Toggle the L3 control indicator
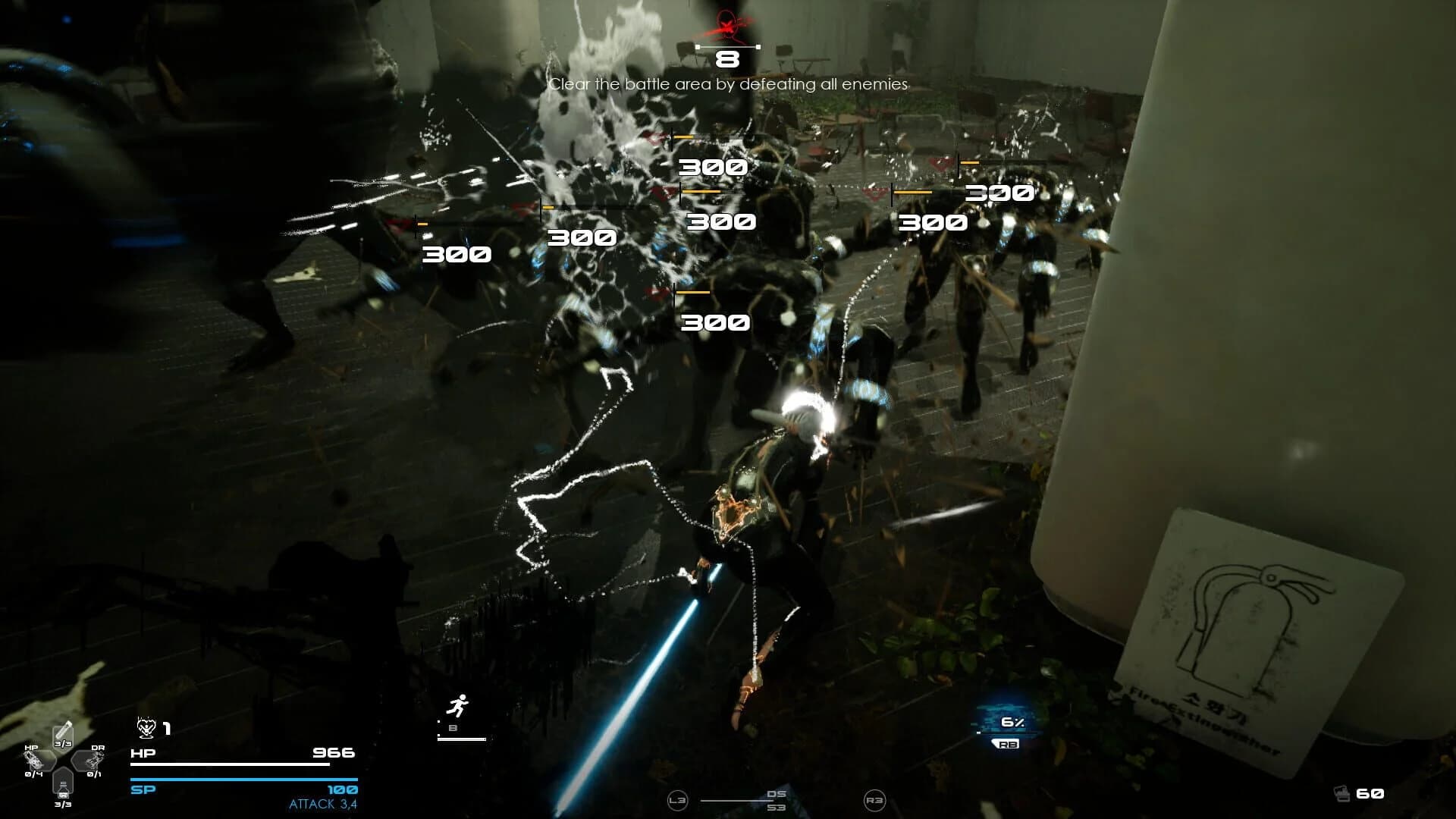This screenshot has height=819, width=1456. tap(678, 801)
